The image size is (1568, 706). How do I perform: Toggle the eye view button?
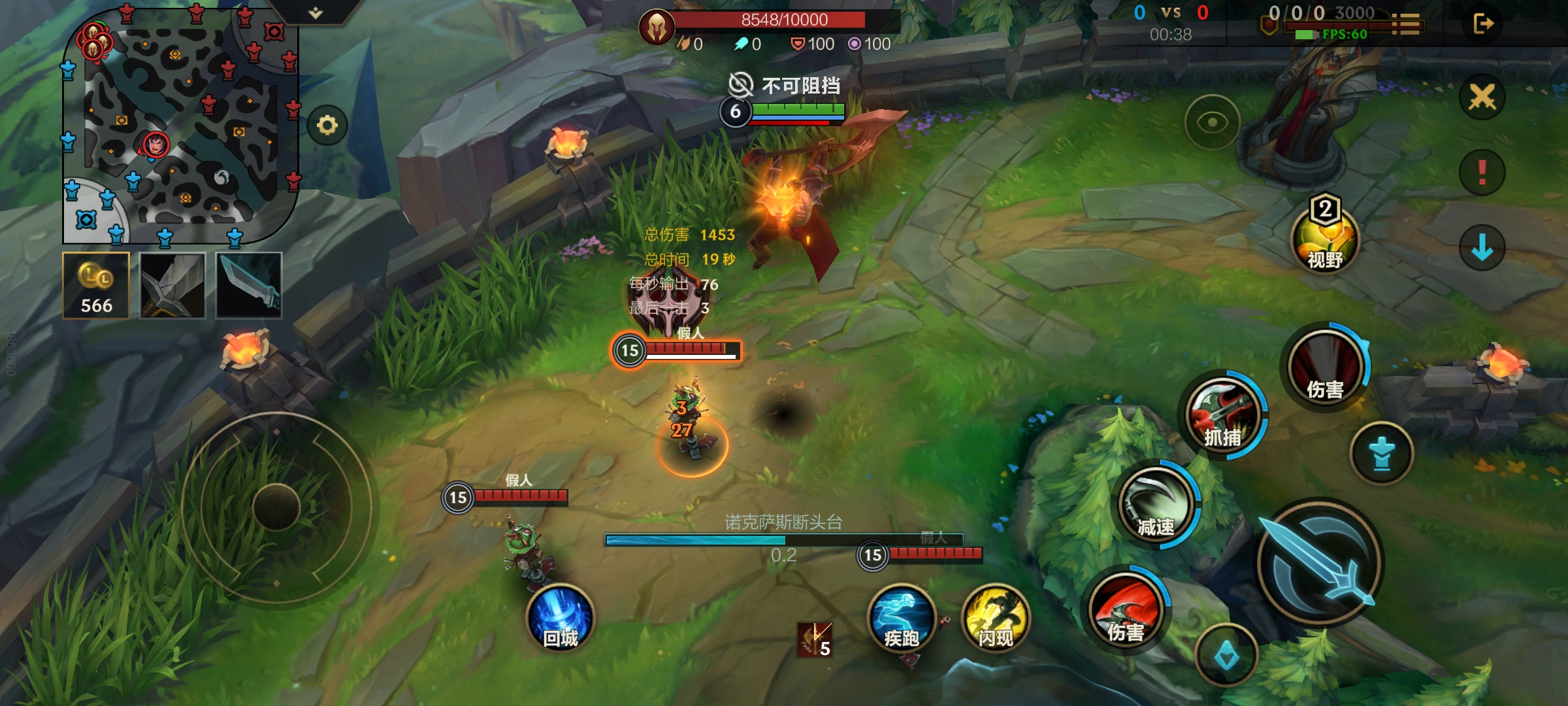1212,122
